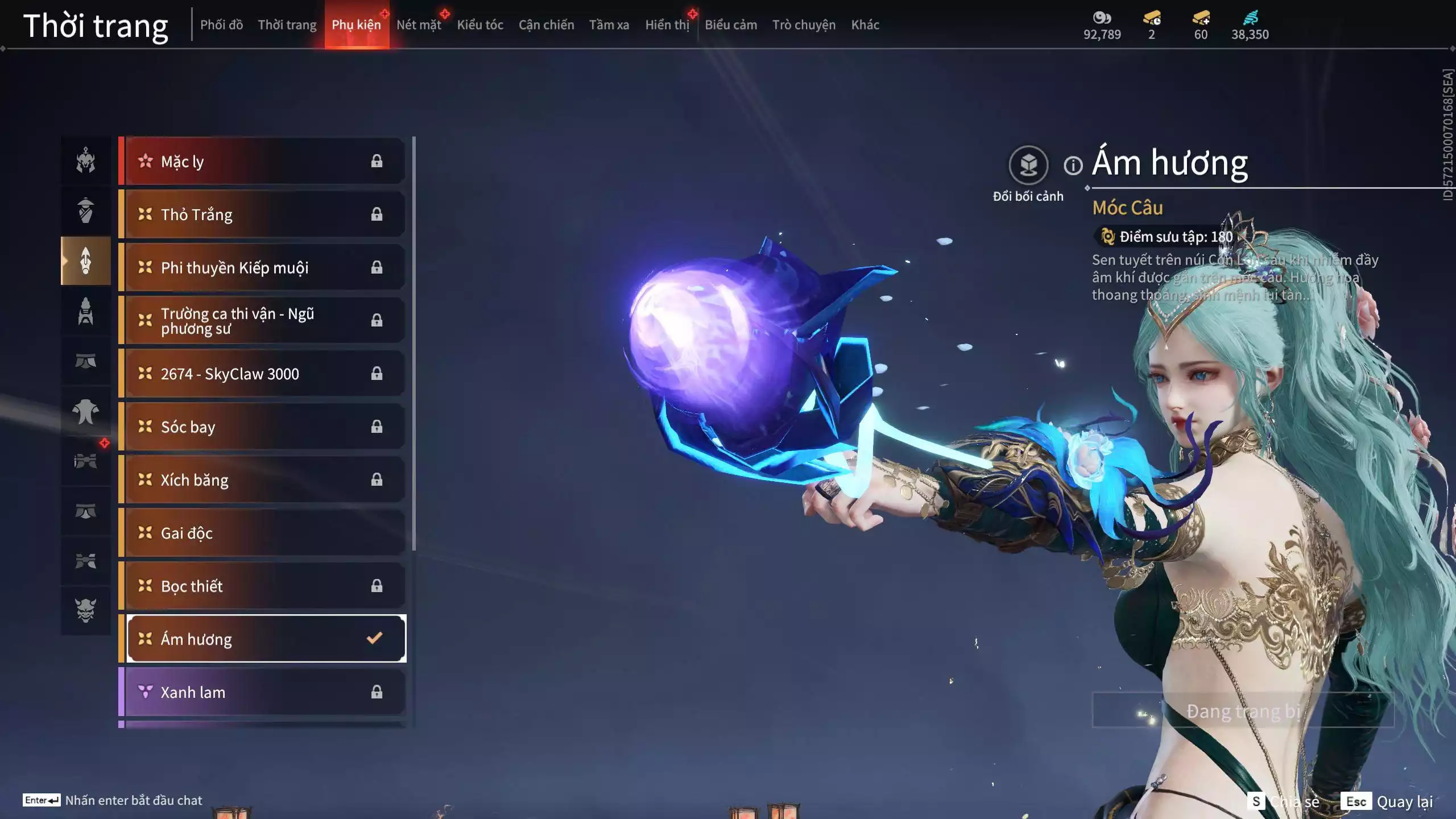Choose the unlocked Gai độc entry

click(x=264, y=533)
